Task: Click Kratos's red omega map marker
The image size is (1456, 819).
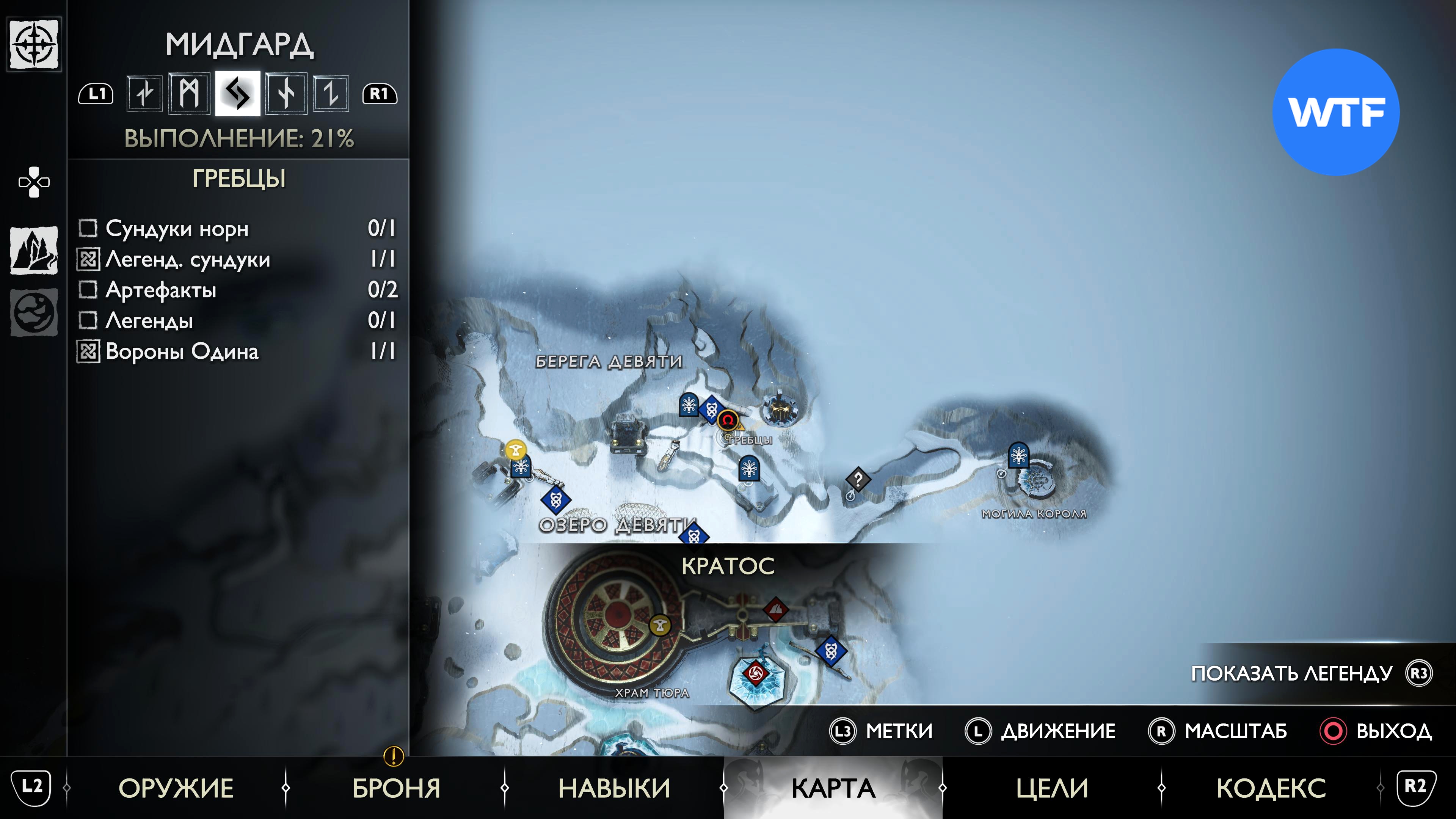Action: click(728, 420)
